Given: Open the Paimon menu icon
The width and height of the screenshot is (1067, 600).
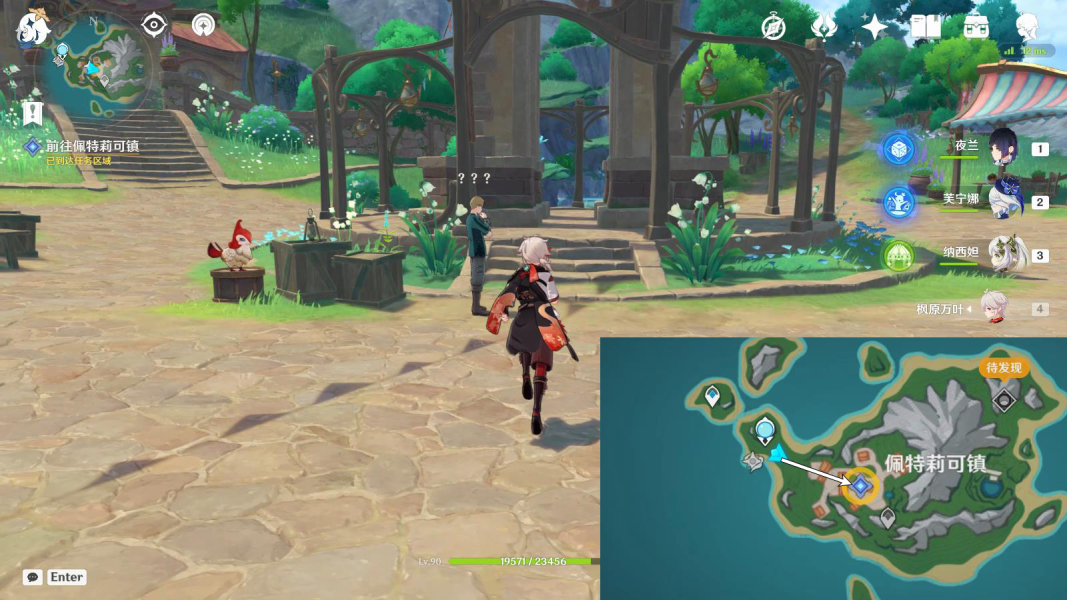Looking at the screenshot, I should click(x=33, y=28).
